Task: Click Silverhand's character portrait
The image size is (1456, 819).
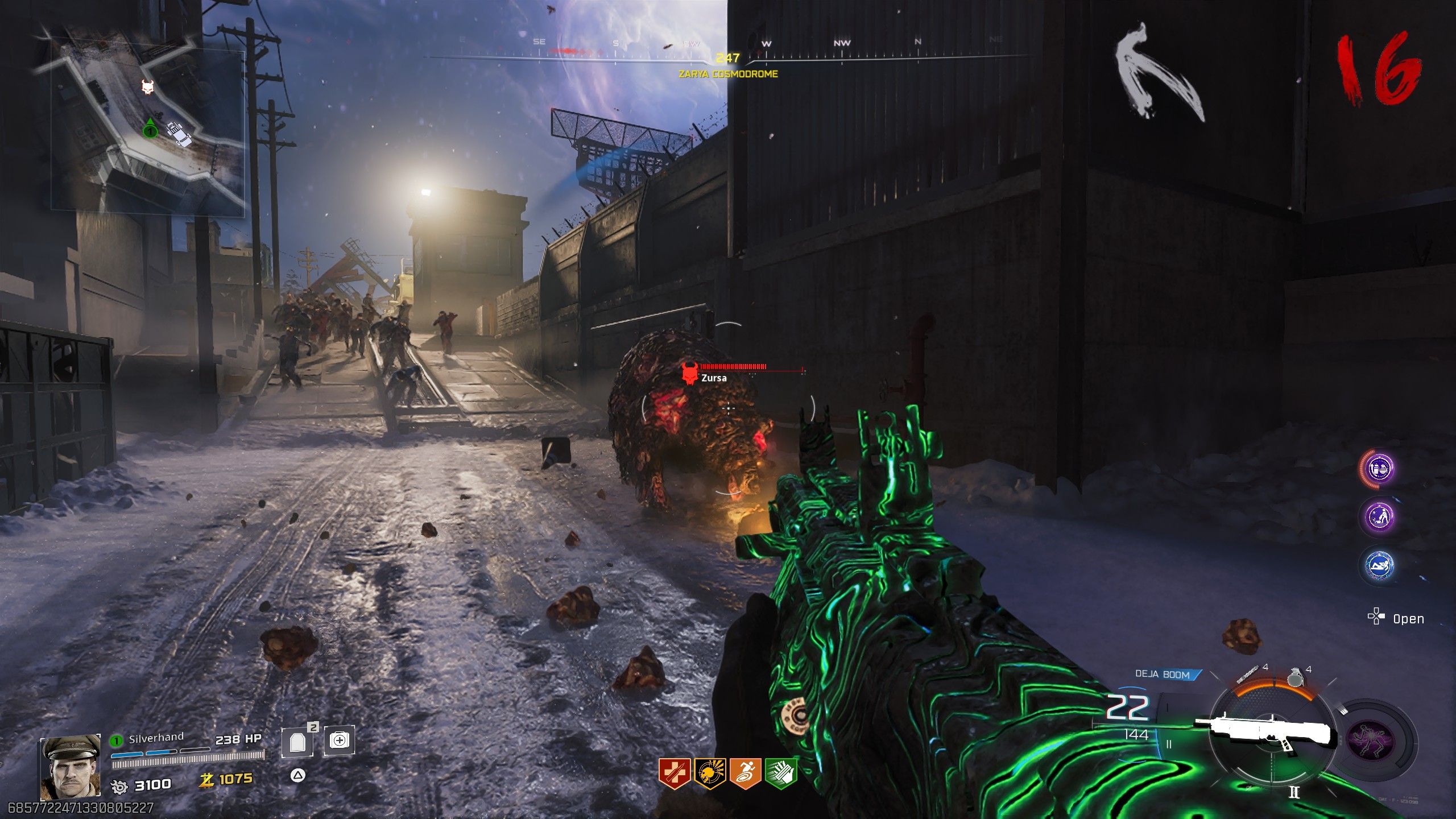Action: point(70,767)
